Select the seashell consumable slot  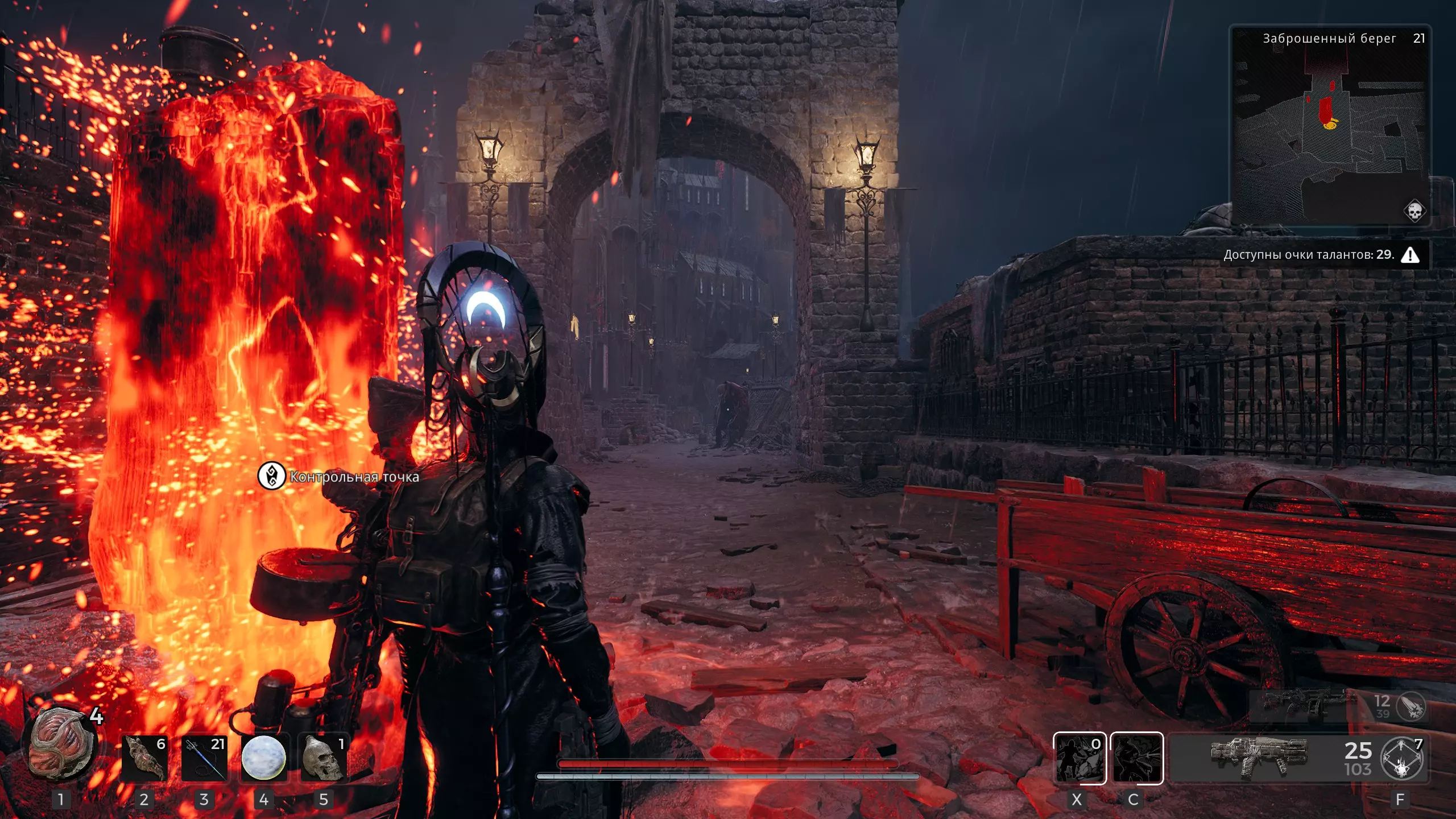click(144, 759)
